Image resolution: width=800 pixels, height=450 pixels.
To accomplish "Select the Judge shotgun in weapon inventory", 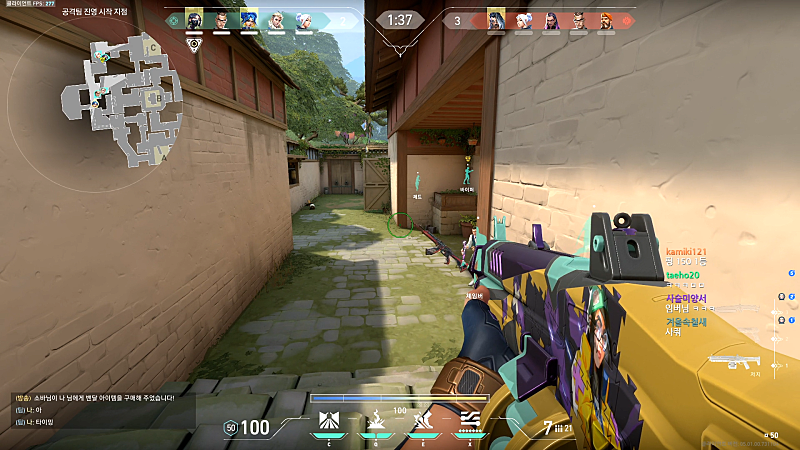I will tap(732, 363).
